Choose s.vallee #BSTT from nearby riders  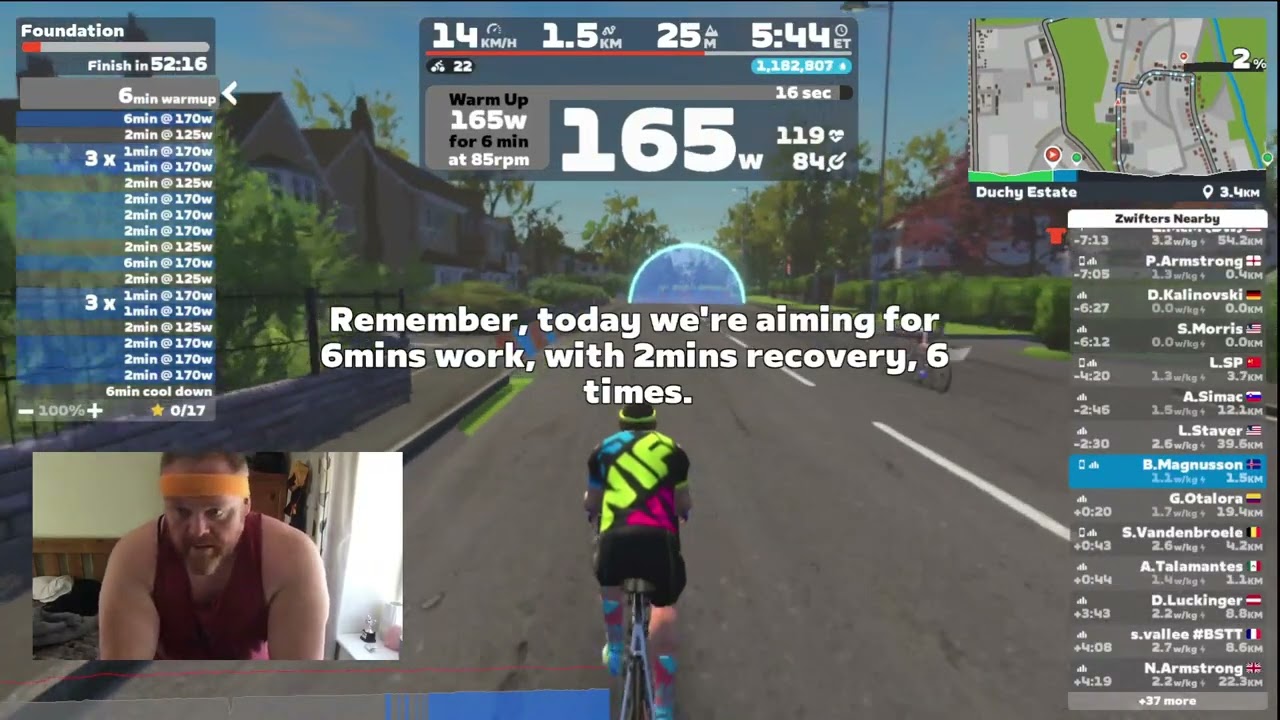(x=1167, y=641)
